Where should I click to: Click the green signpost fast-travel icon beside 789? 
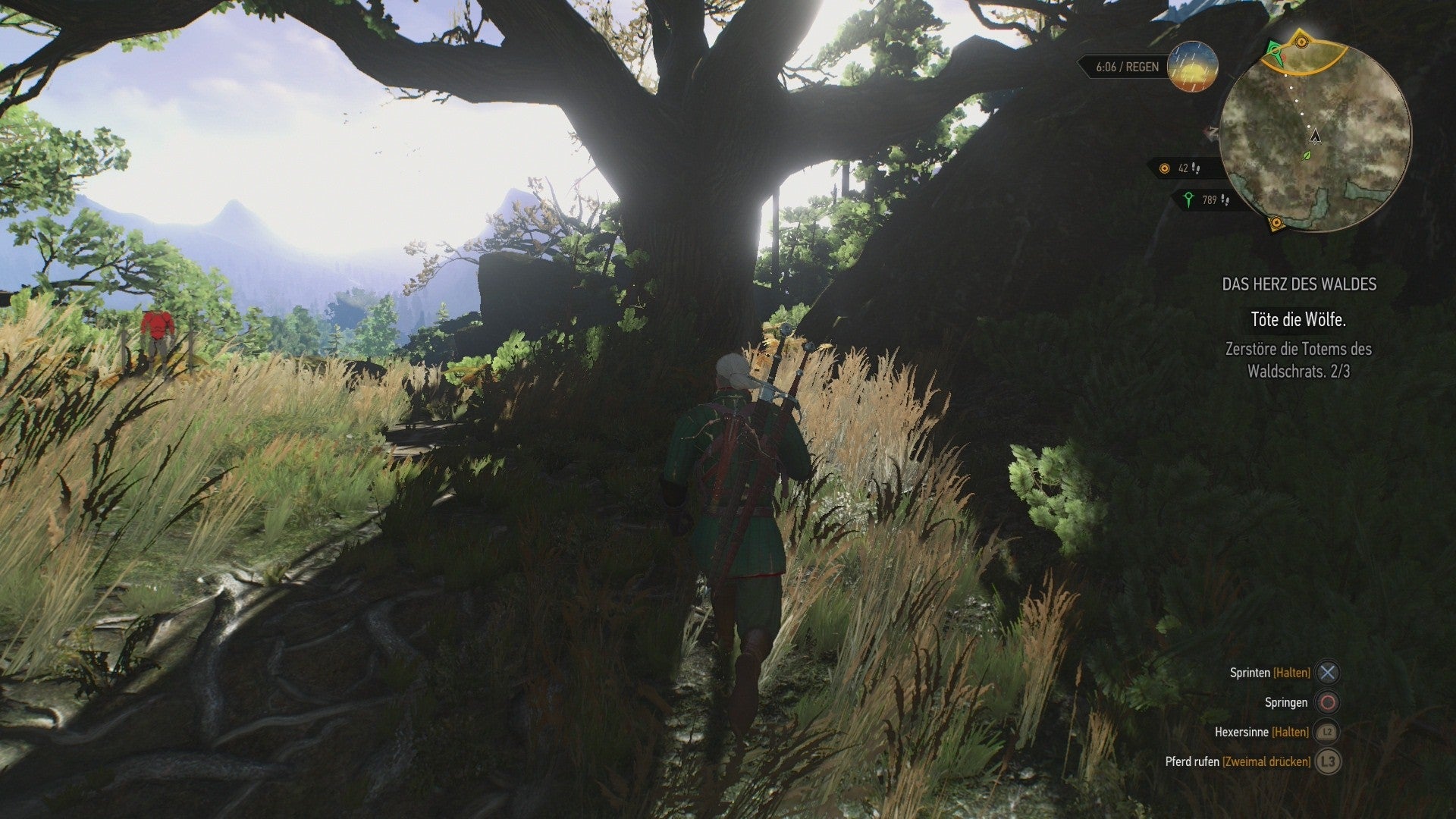click(1188, 199)
